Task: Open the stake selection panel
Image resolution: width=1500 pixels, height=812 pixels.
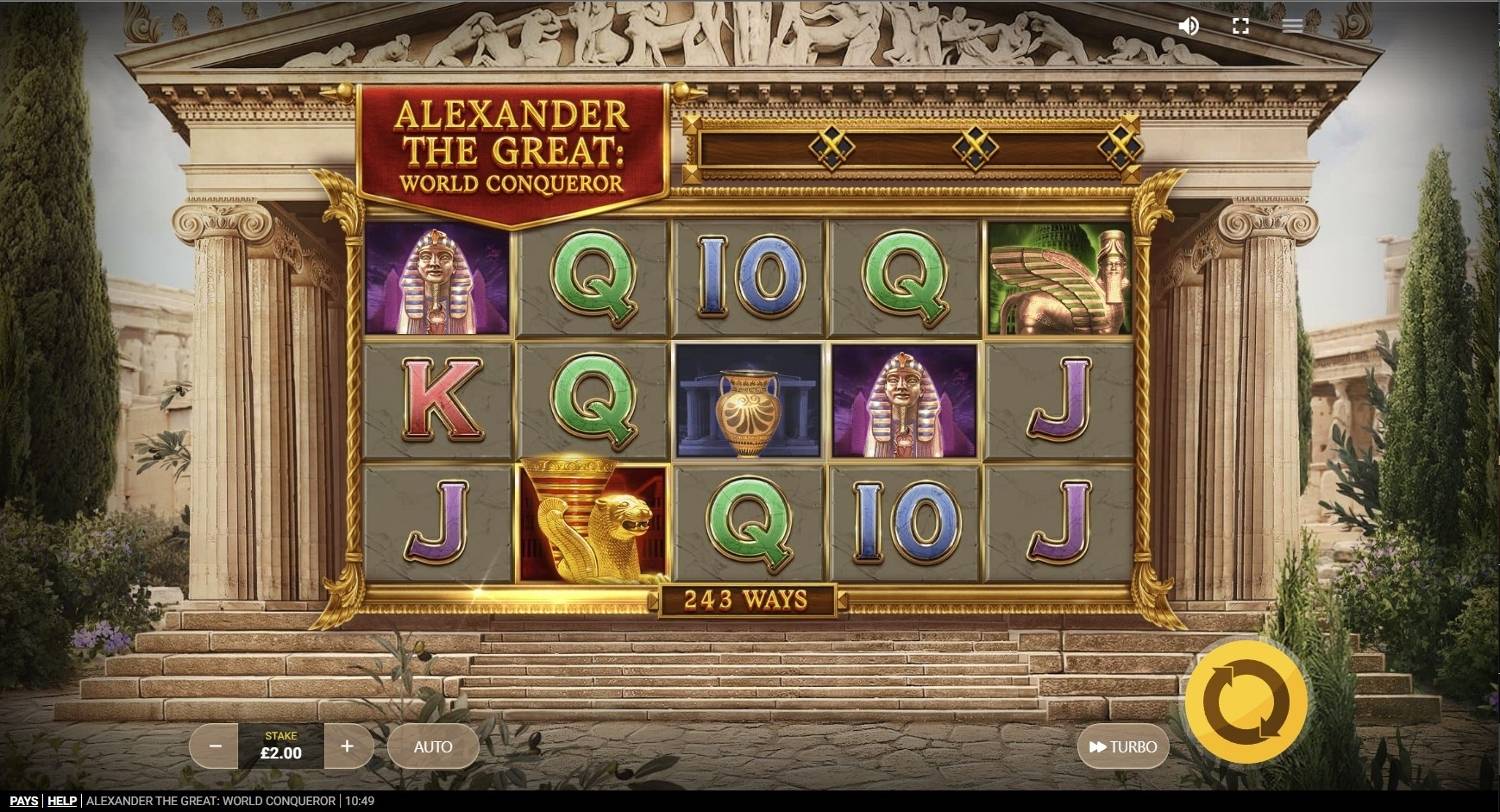Action: 281,746
